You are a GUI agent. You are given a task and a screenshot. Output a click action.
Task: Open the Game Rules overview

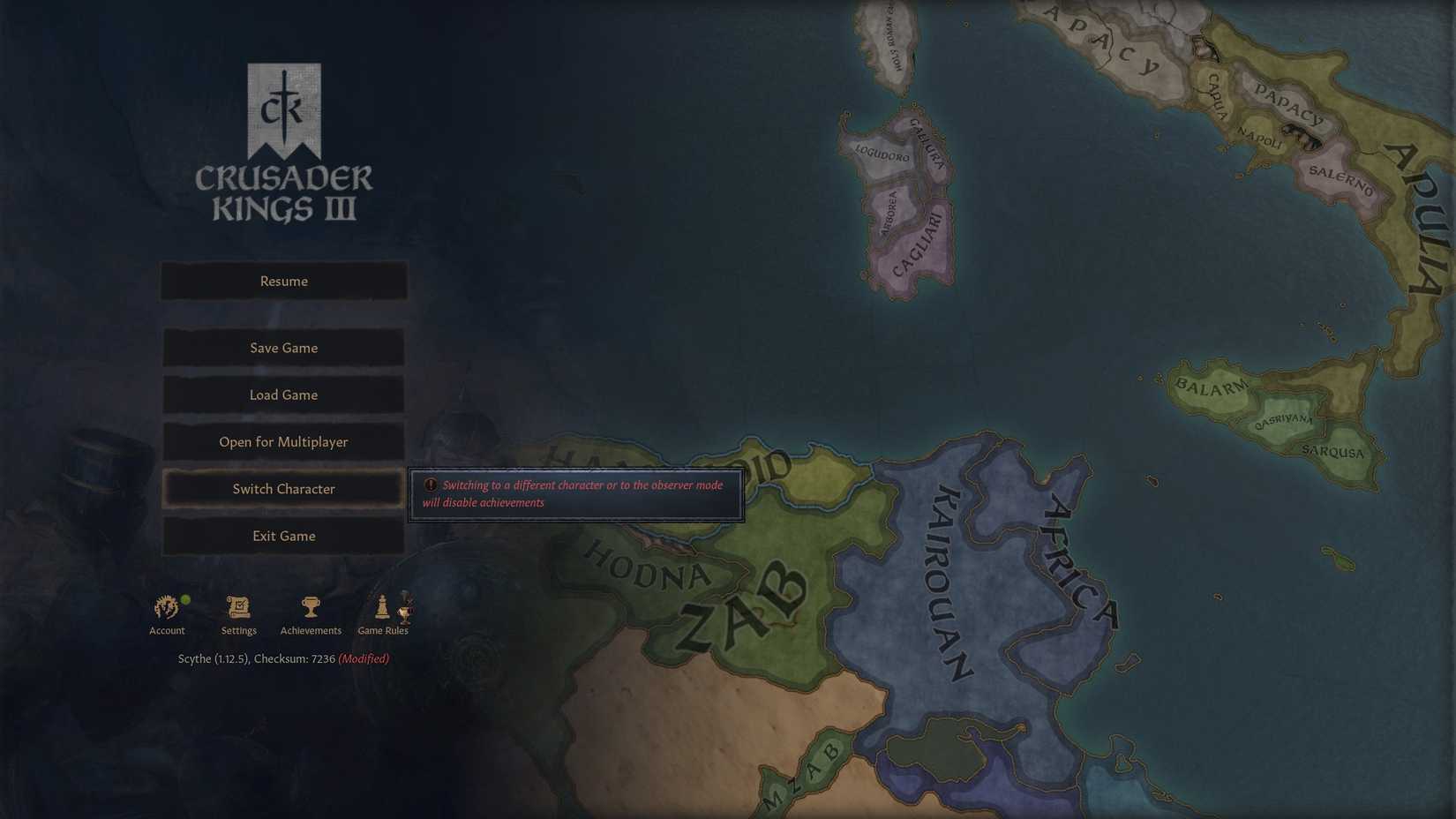(382, 609)
